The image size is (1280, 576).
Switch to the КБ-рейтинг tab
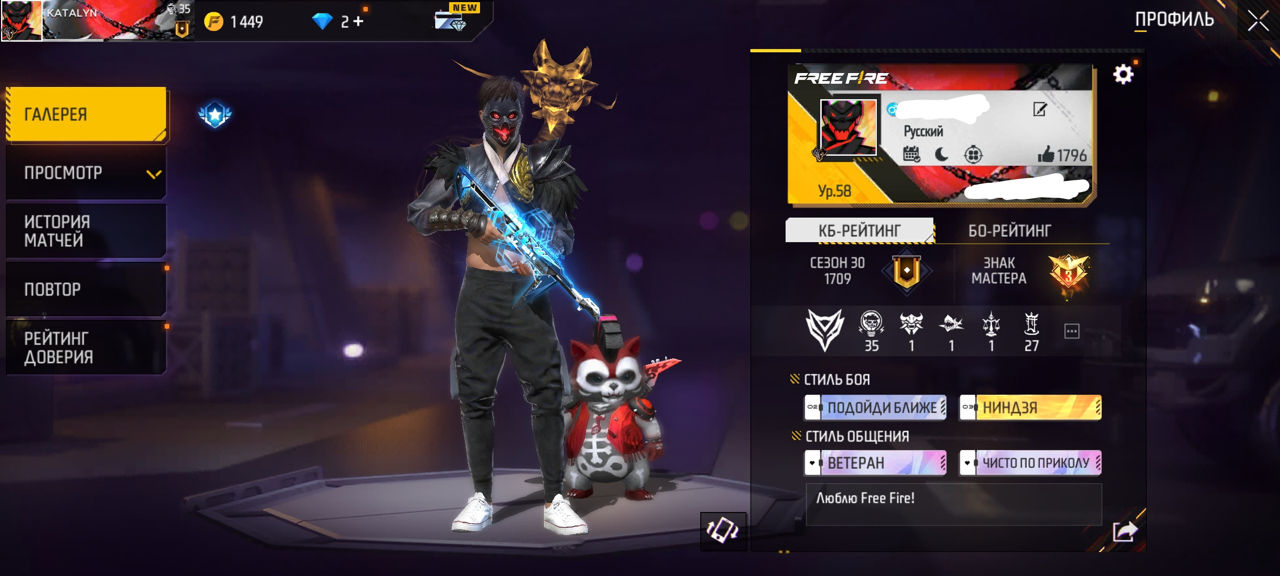(x=859, y=231)
